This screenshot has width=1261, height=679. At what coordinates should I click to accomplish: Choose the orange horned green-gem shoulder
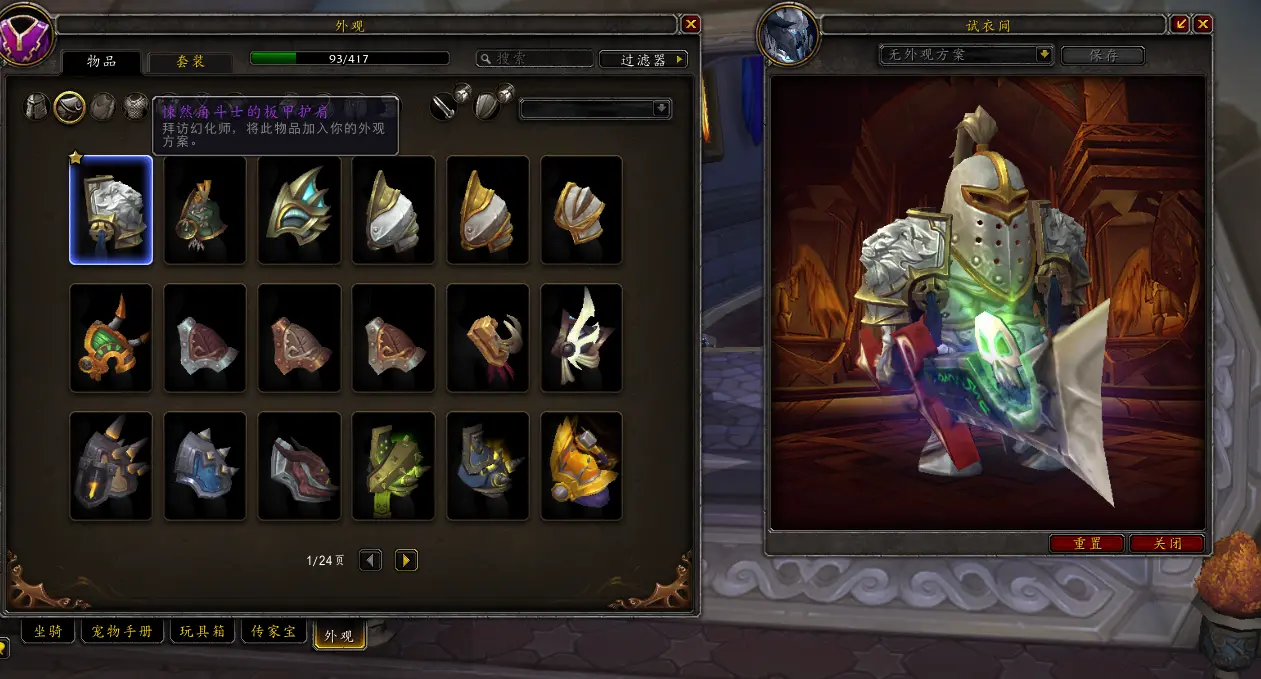point(111,338)
